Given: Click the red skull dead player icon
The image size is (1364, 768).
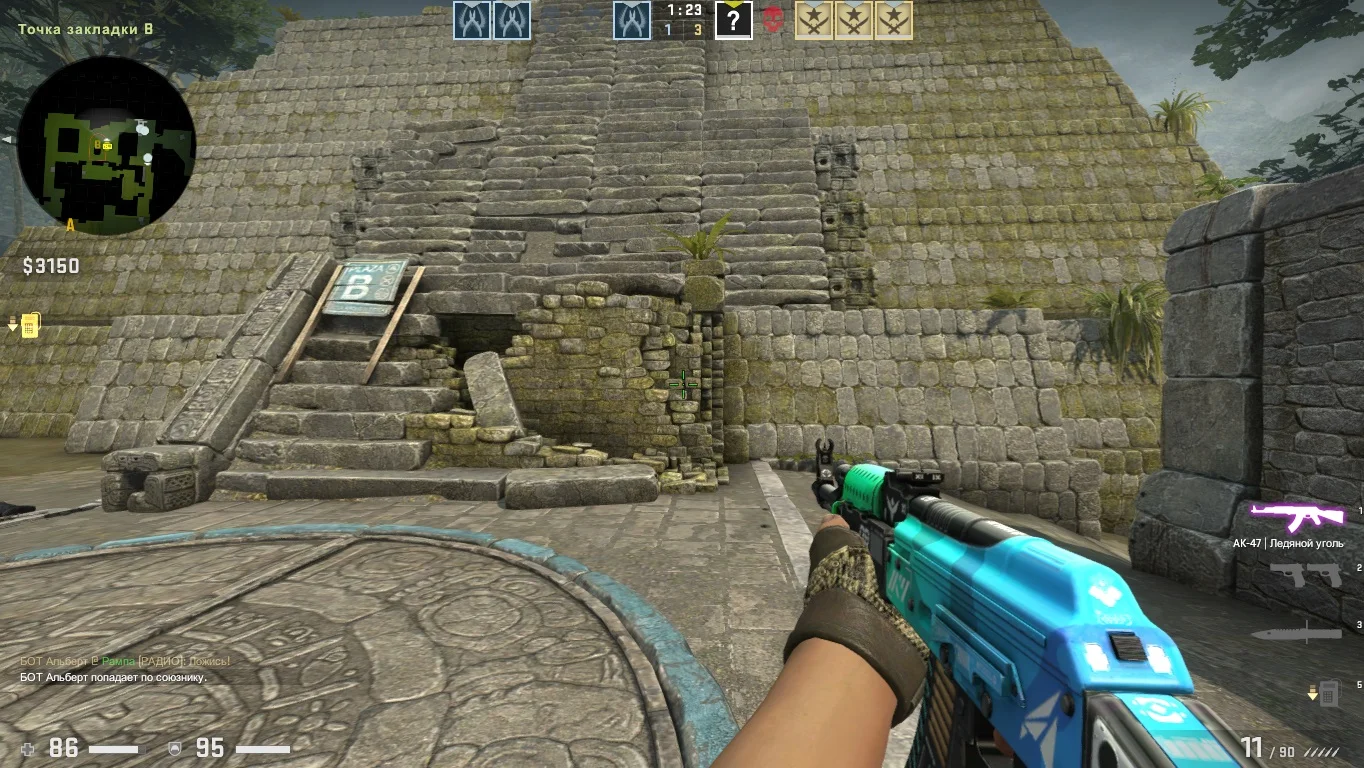Looking at the screenshot, I should coord(773,20).
